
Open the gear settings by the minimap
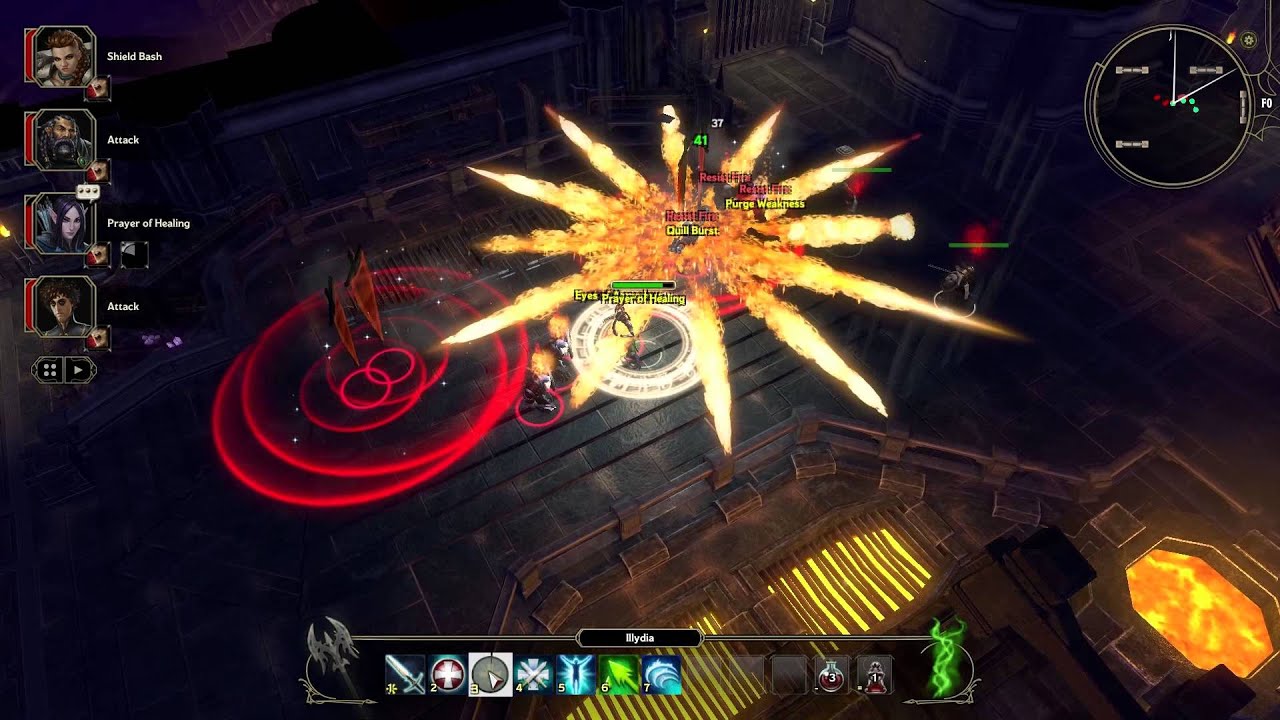(1248, 41)
